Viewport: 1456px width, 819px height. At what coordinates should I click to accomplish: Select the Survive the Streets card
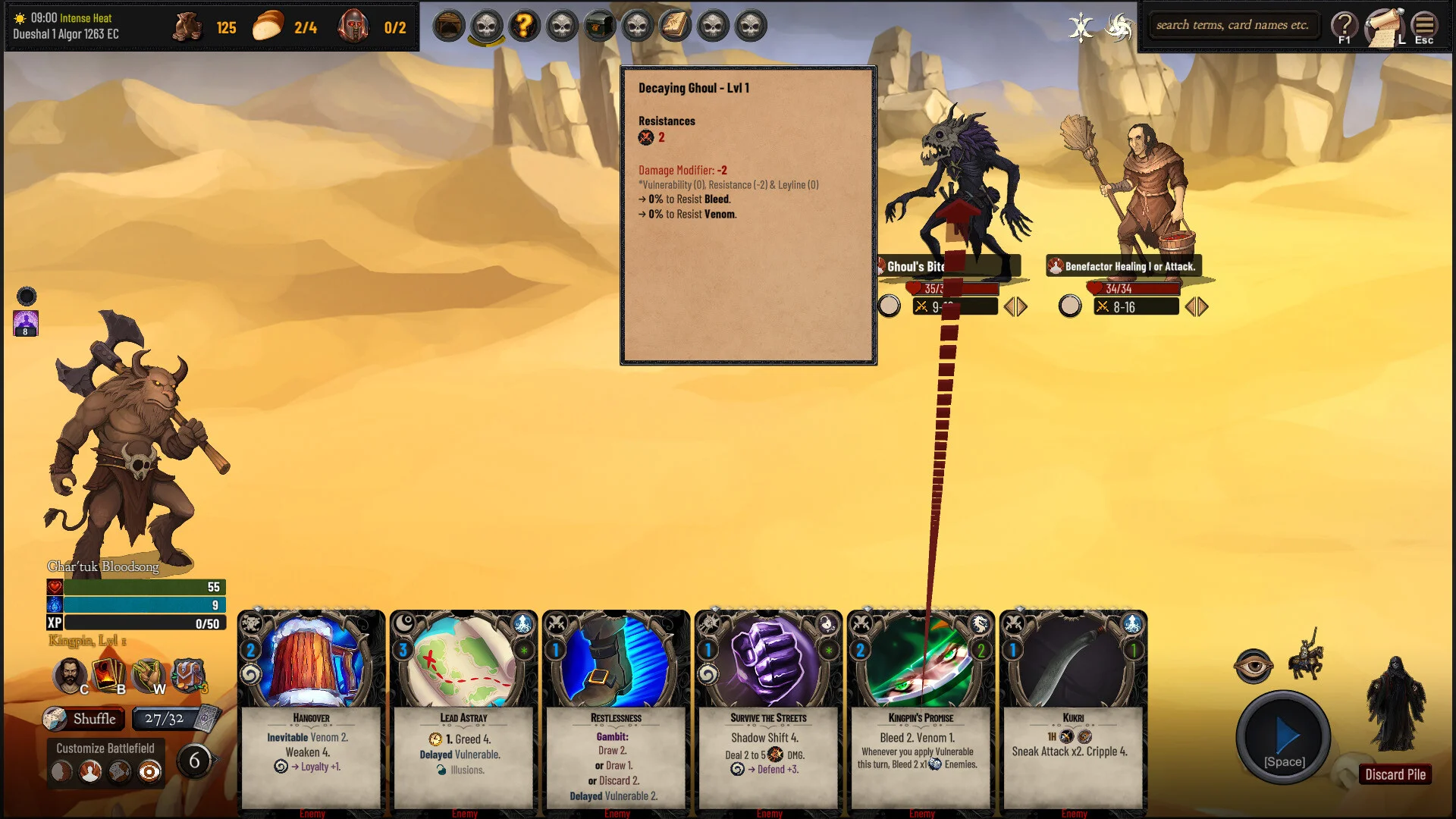click(768, 713)
